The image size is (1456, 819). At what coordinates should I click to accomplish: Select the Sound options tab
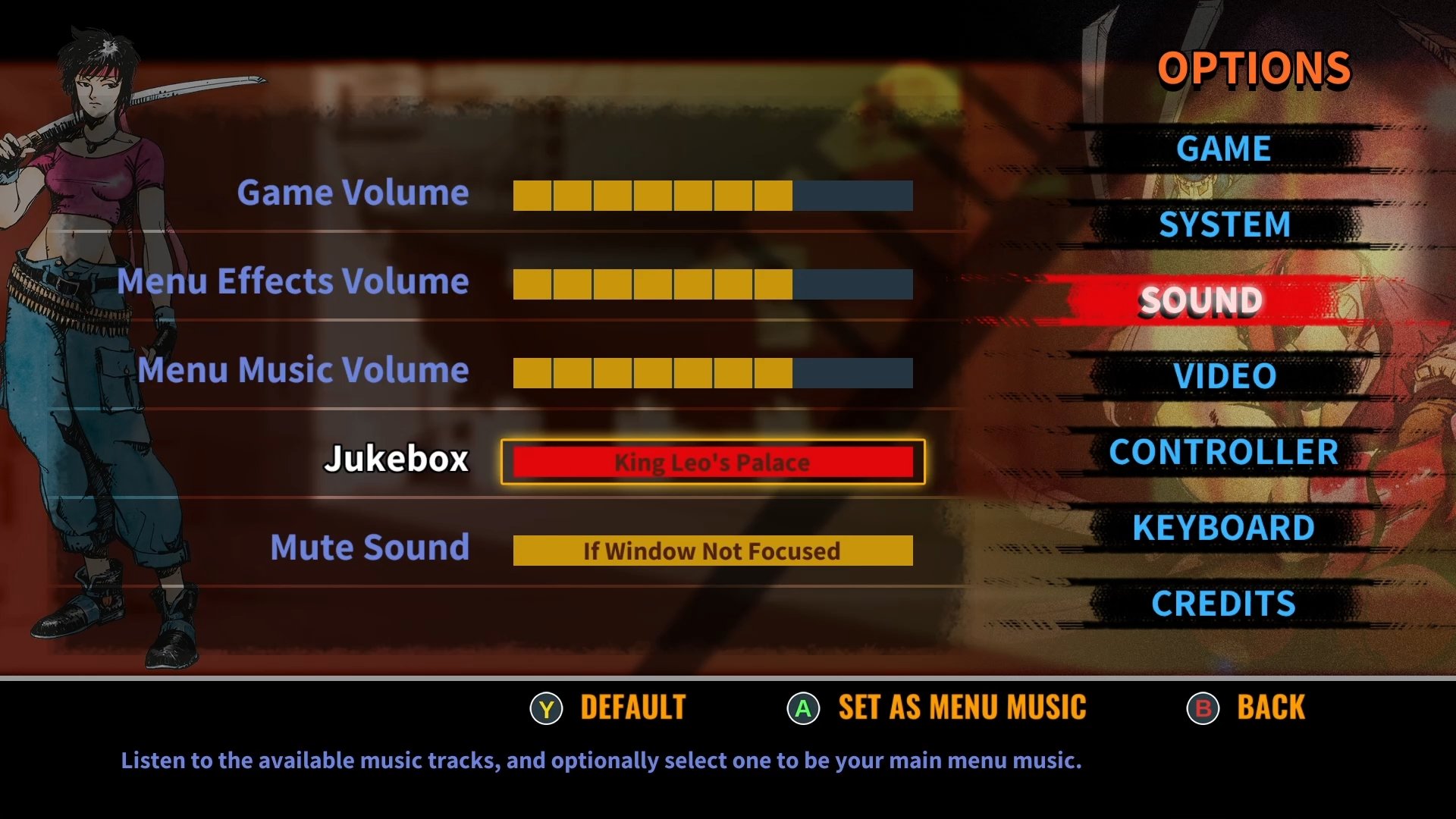1201,300
